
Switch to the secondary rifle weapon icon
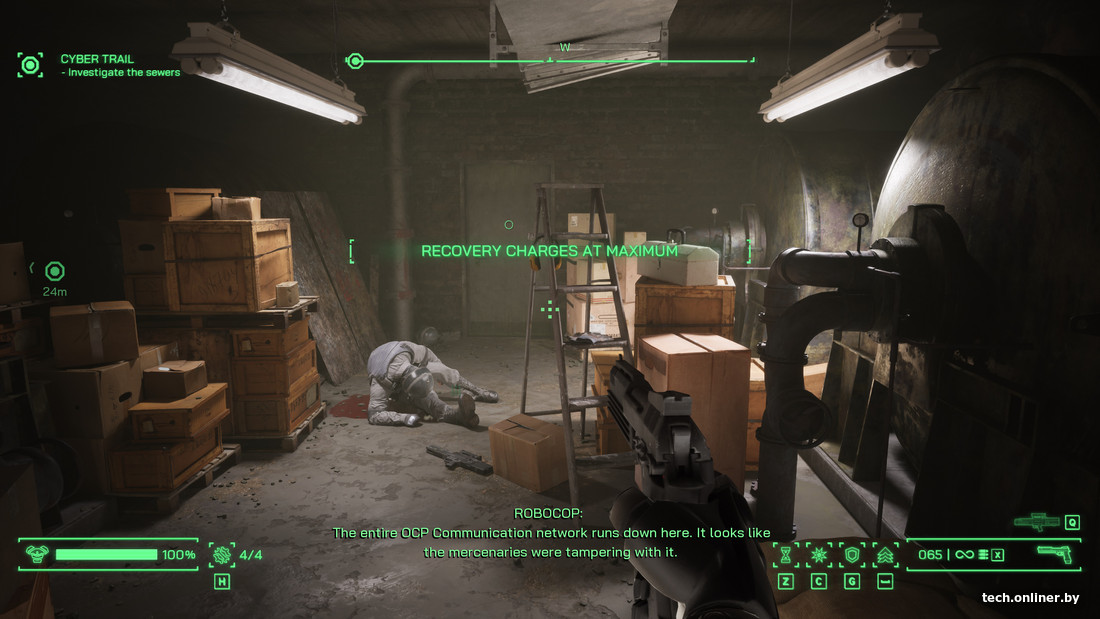pyautogui.click(x=1036, y=521)
